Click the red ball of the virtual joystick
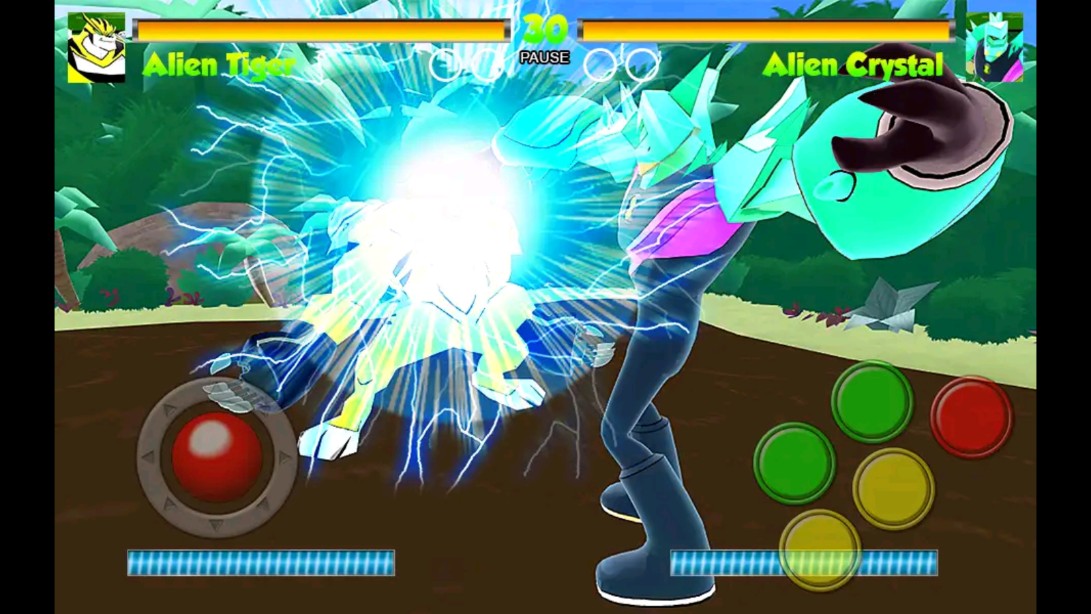1091x614 pixels. click(216, 454)
